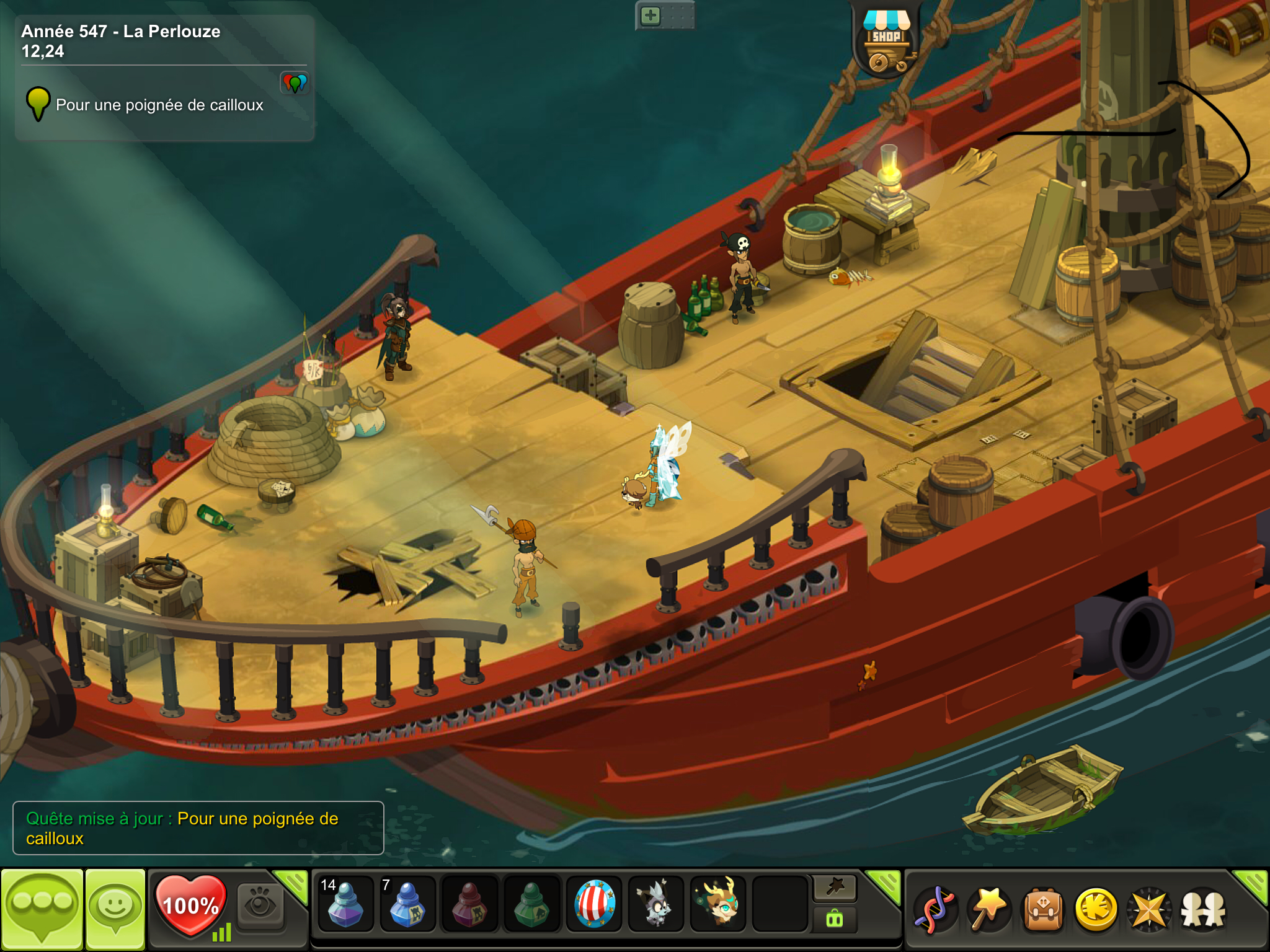1270x952 pixels.
Task: Switch shortcut bar to spells wand tab
Action: tap(835, 888)
